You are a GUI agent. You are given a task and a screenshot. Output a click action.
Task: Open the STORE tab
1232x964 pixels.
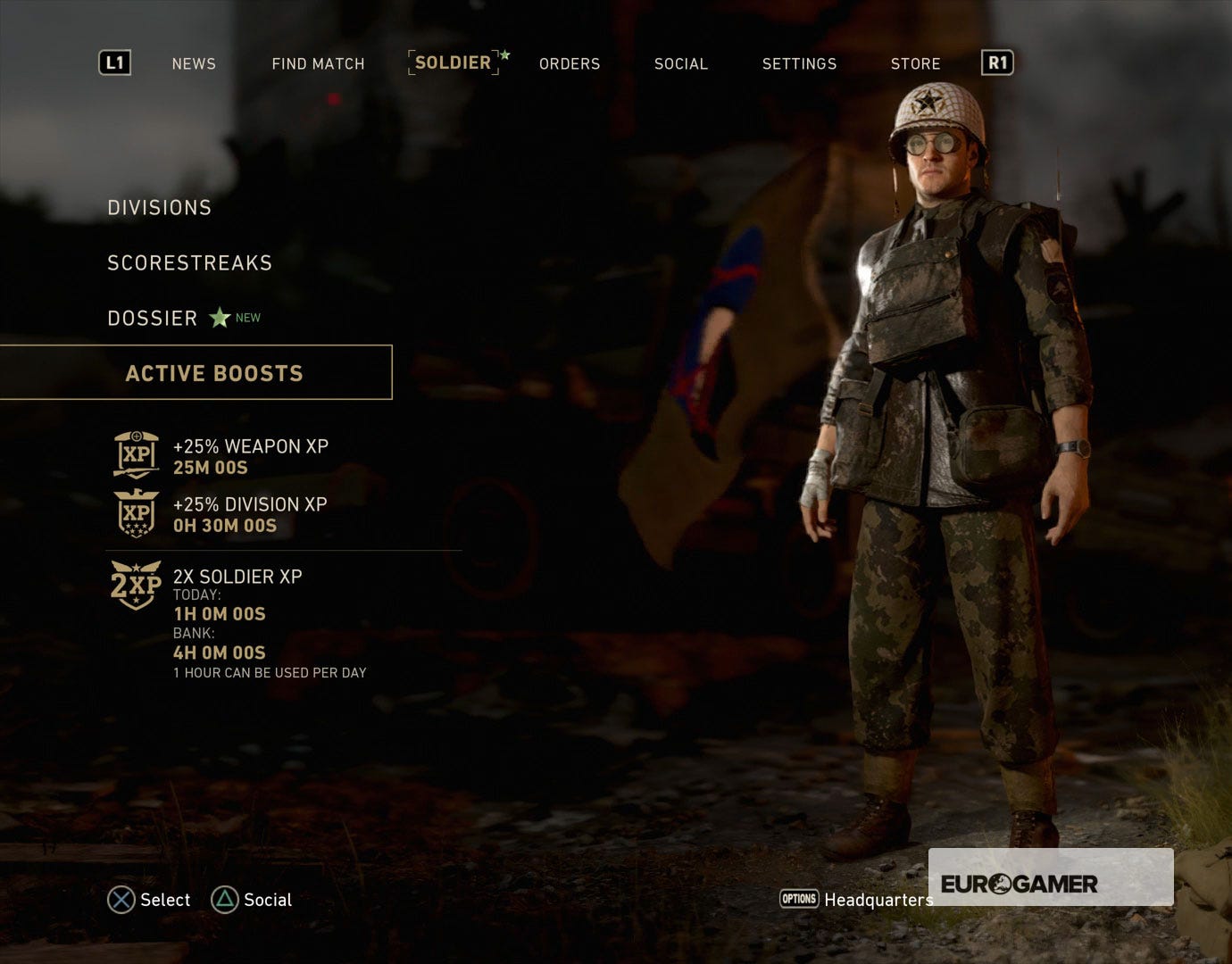[x=915, y=63]
